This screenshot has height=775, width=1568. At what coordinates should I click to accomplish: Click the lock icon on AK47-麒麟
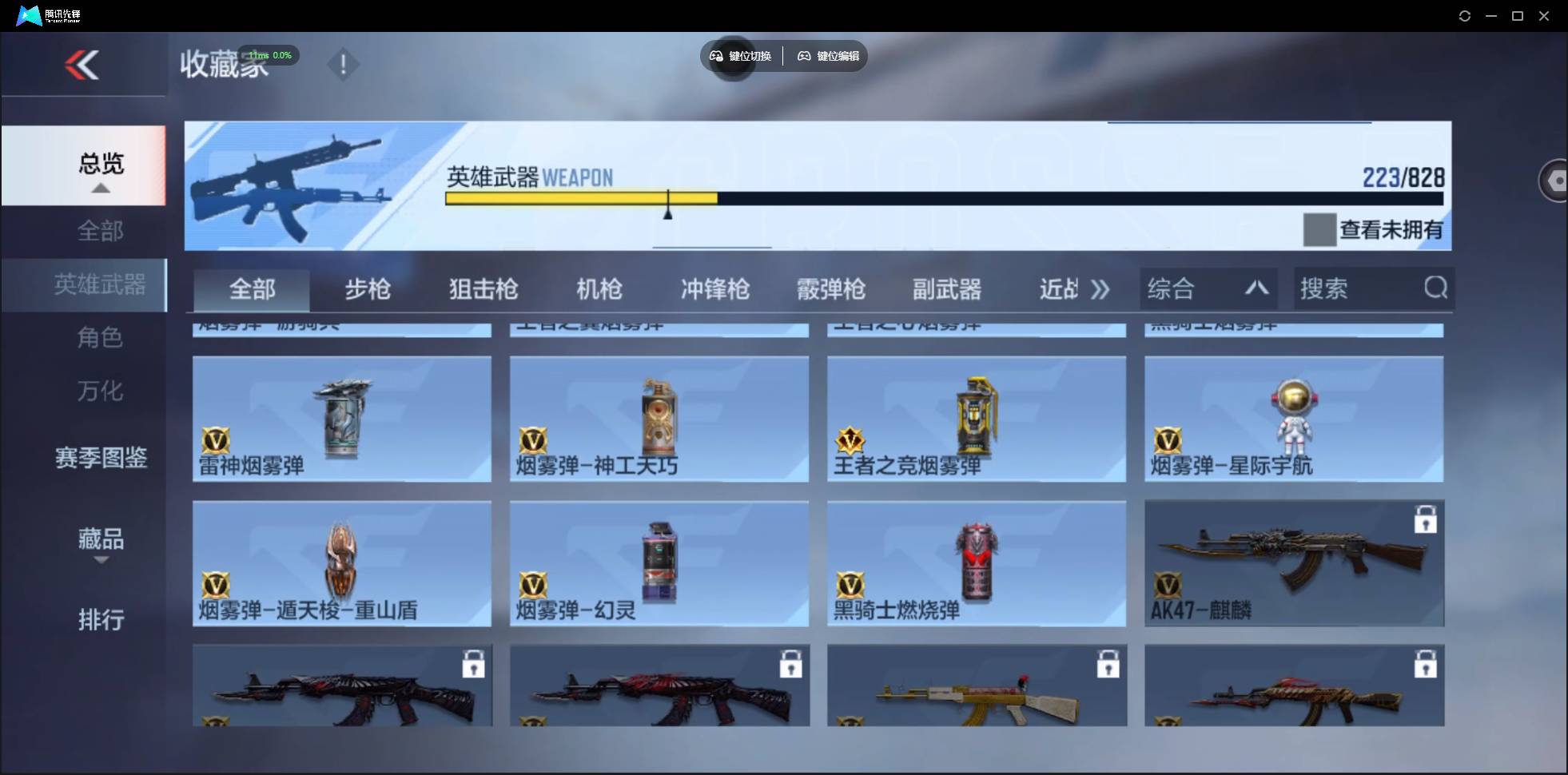click(1427, 519)
